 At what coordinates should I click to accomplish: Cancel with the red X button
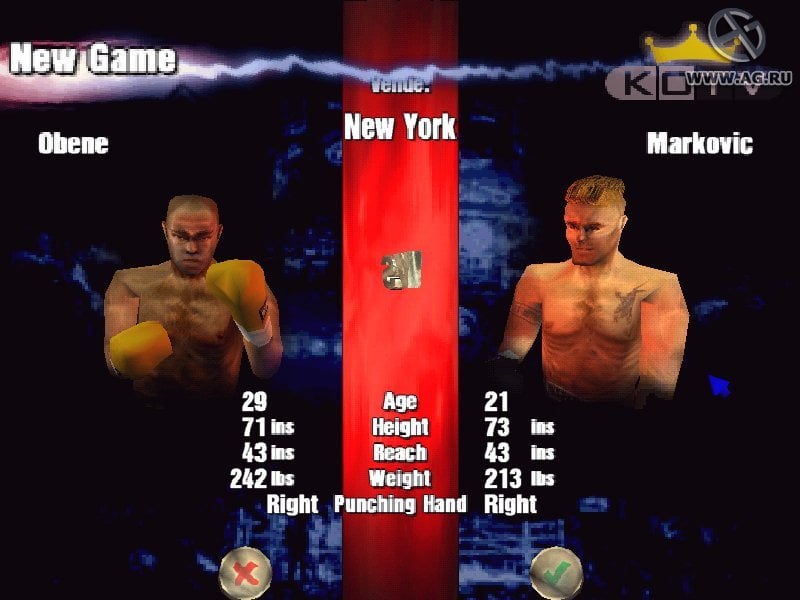[x=245, y=573]
